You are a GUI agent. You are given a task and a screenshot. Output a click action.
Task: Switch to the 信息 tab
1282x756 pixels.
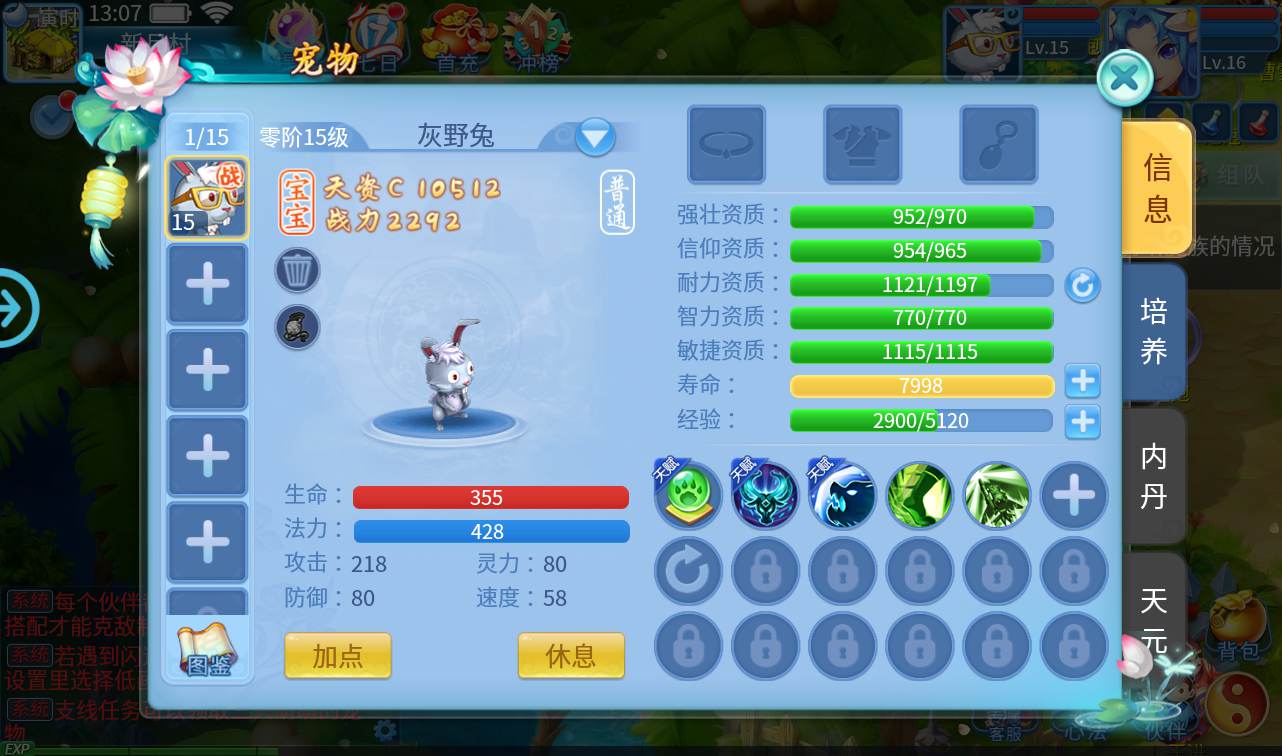pos(1156,188)
